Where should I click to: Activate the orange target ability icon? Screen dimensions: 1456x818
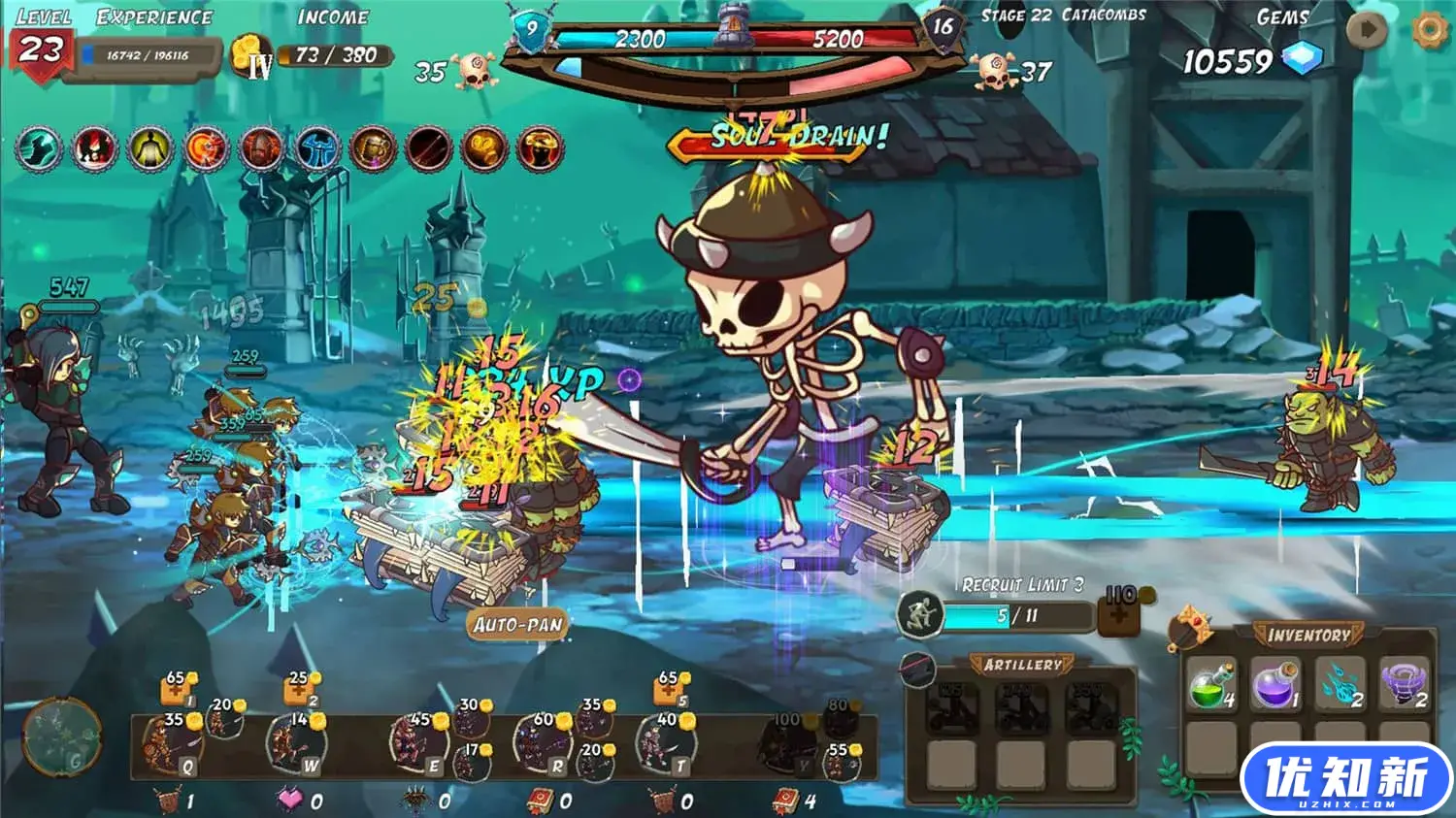(x=206, y=149)
